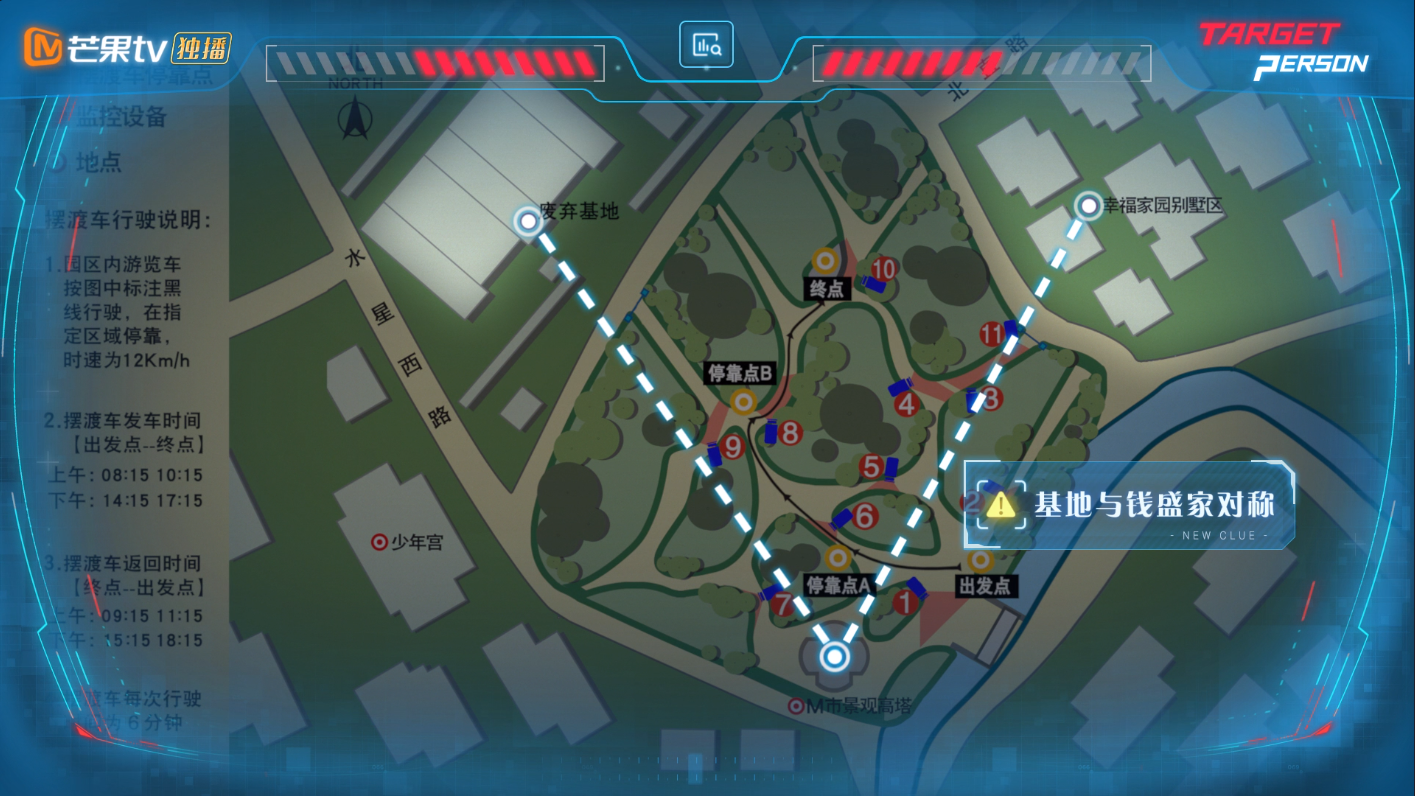Click the 少年宫 map marker
1415x796 pixels.
(379, 542)
